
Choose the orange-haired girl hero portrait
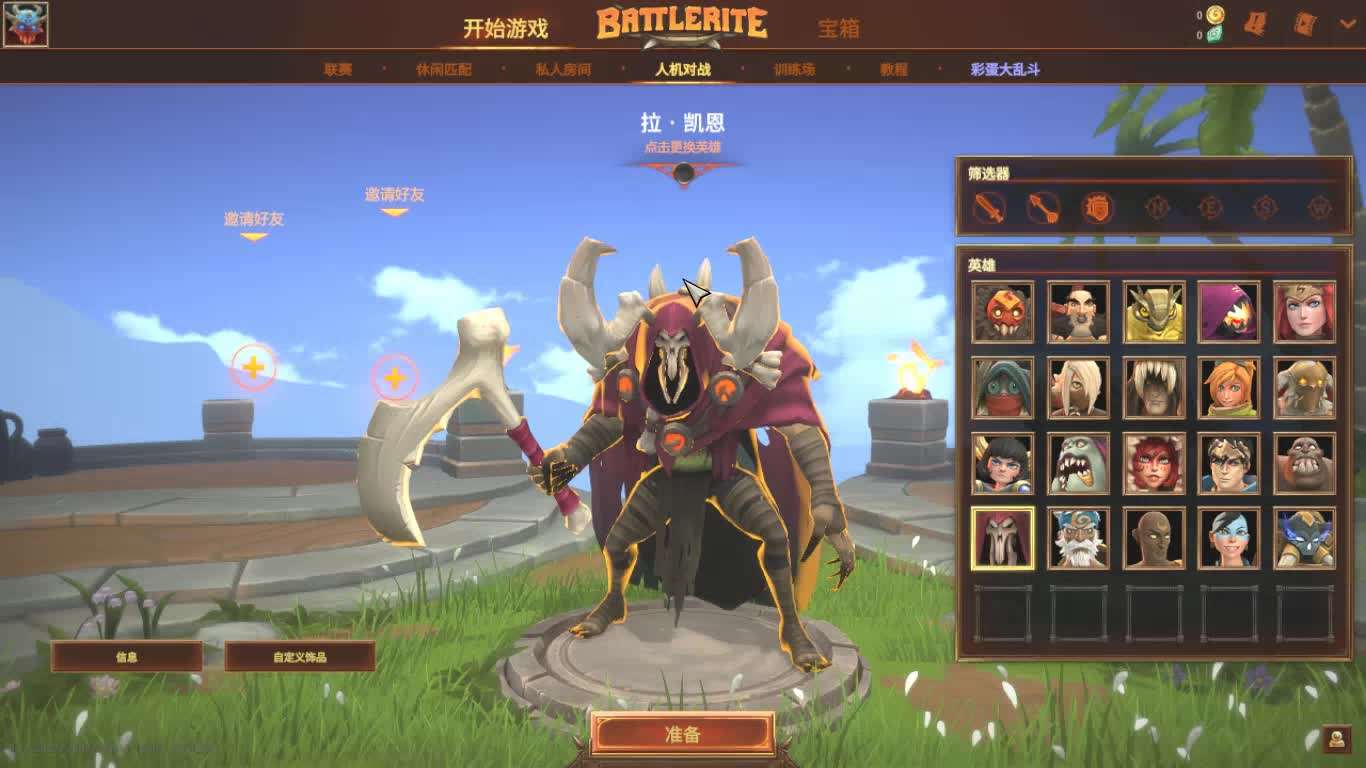(x=1229, y=388)
